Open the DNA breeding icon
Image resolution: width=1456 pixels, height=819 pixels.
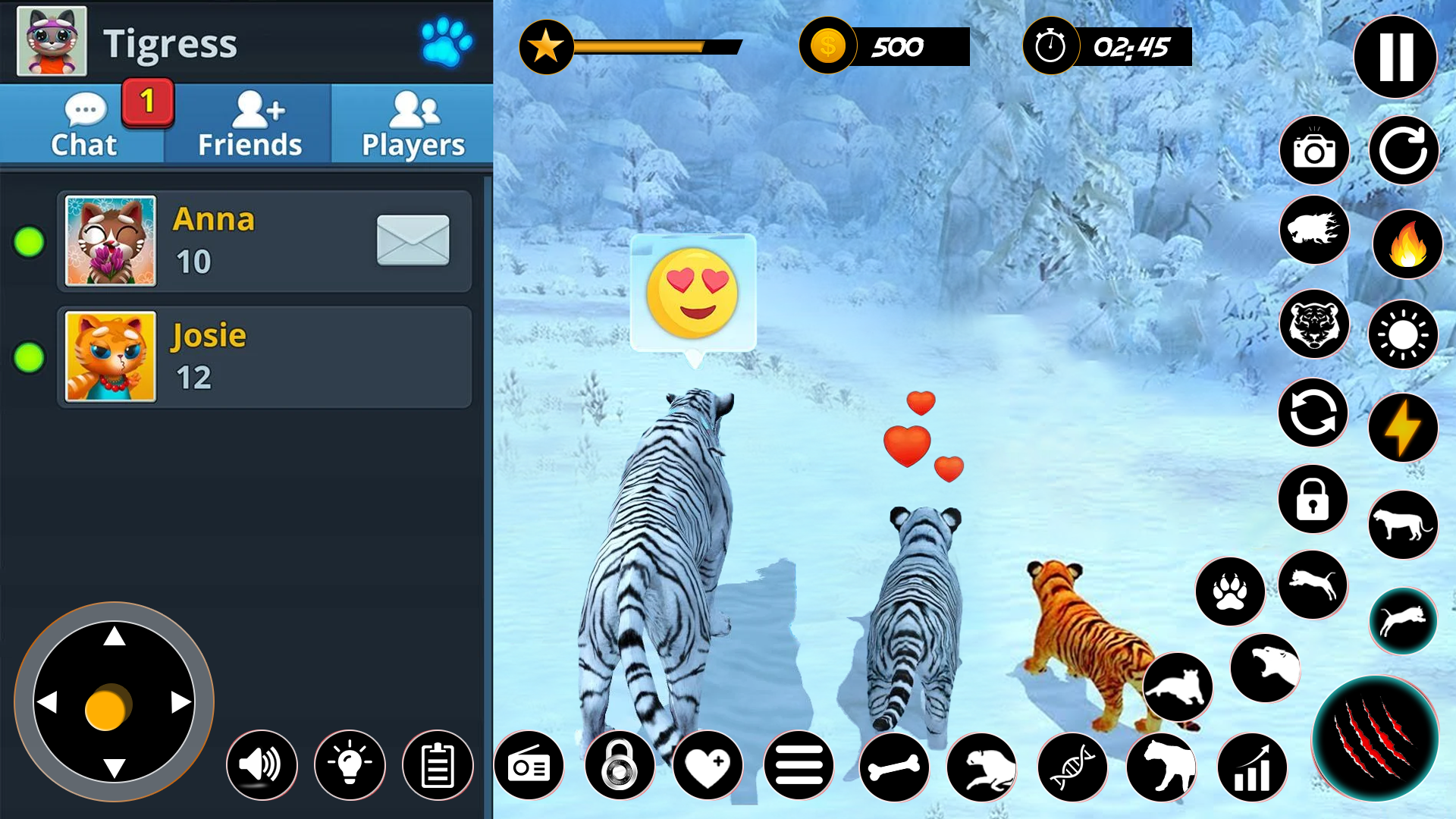1072,767
